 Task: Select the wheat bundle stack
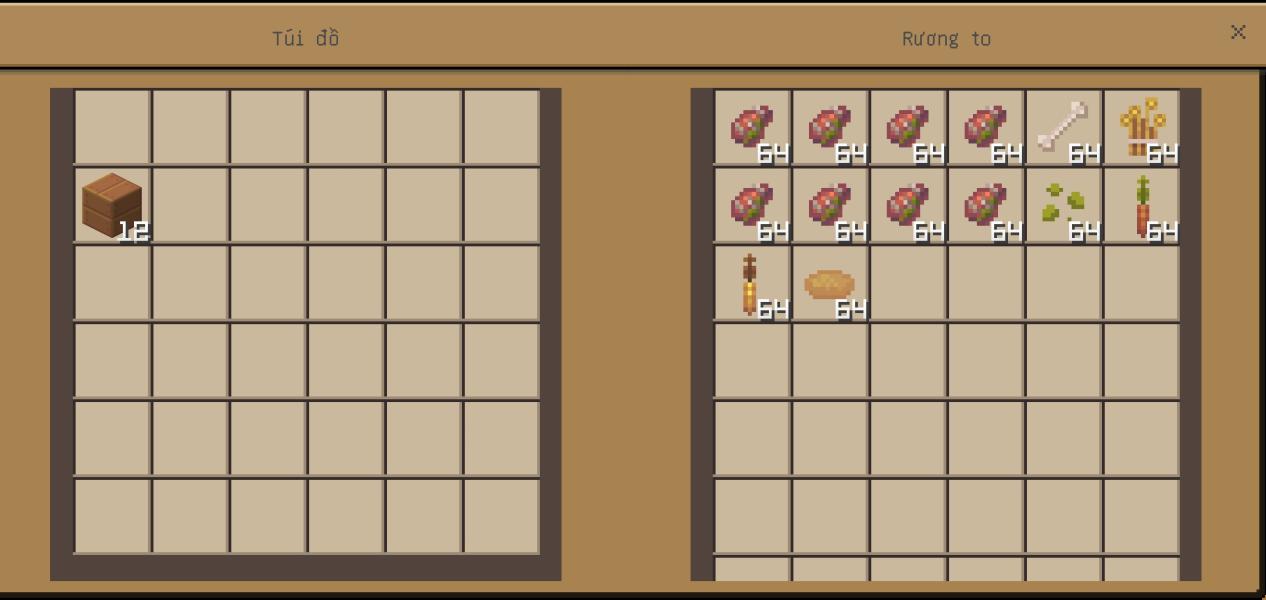(x=1142, y=127)
